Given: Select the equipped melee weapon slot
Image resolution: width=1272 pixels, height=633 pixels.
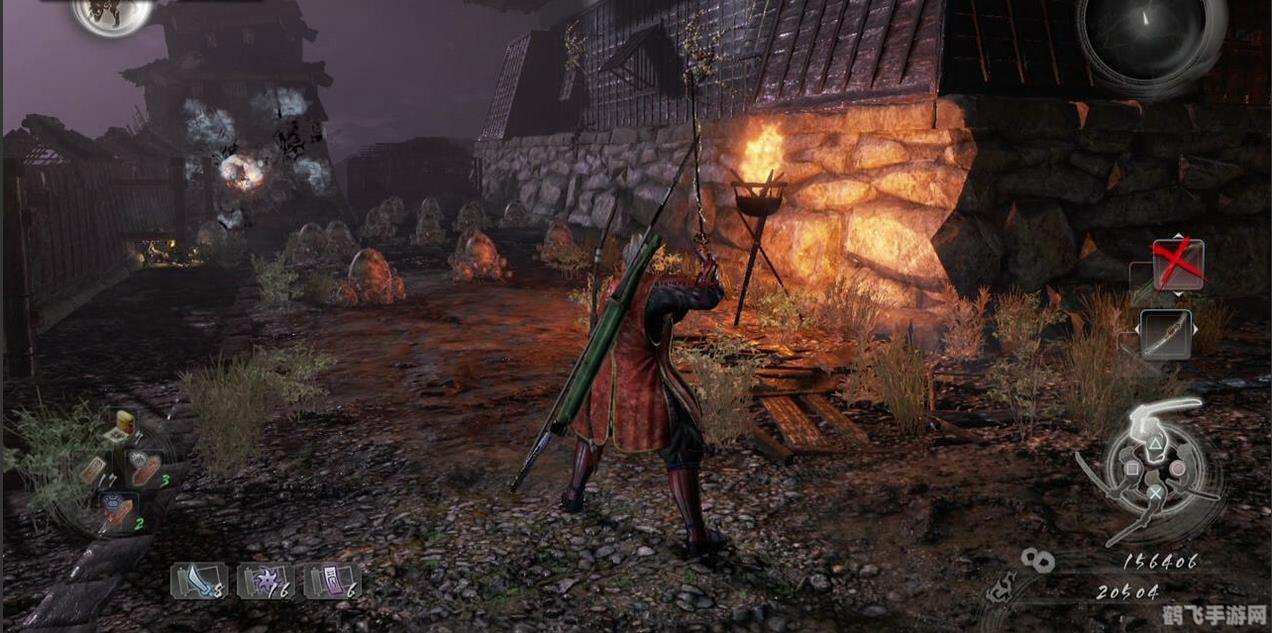Looking at the screenshot, I should coord(1166,334).
